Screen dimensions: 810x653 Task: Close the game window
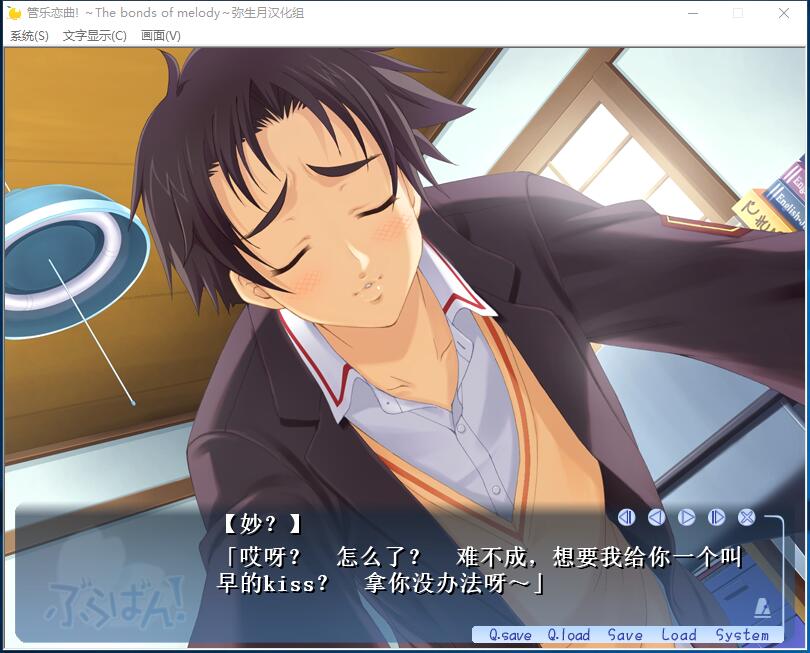click(784, 13)
